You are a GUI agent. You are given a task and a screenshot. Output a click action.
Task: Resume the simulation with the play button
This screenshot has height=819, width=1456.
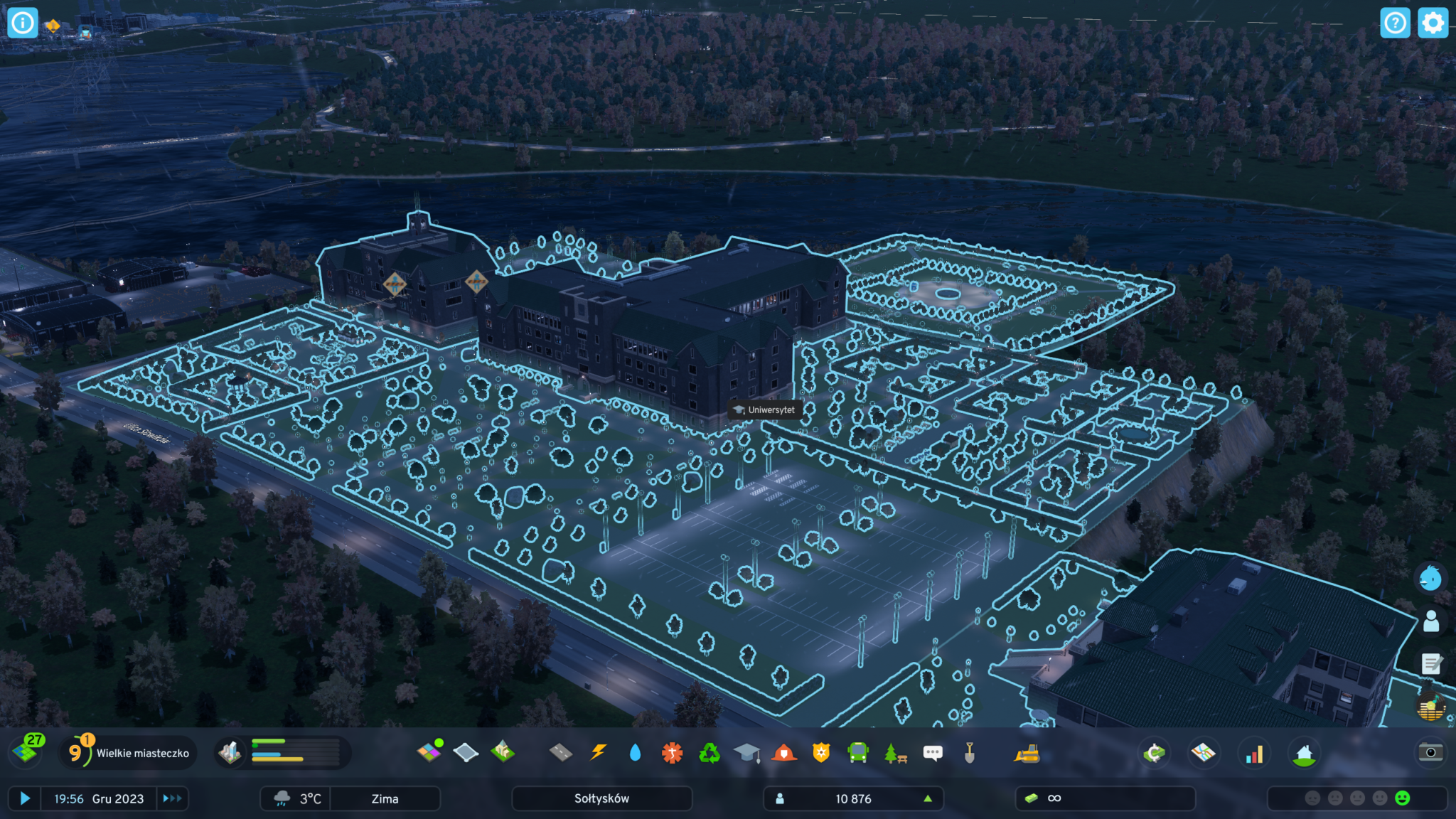coord(25,798)
